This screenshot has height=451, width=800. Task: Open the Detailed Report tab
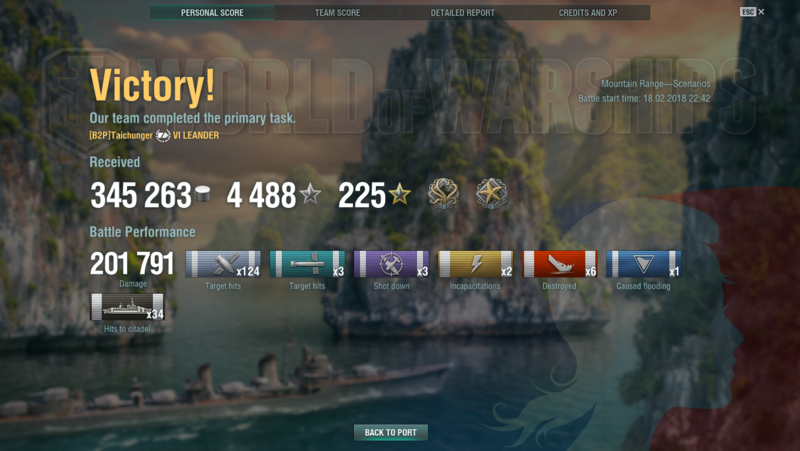[x=462, y=13]
